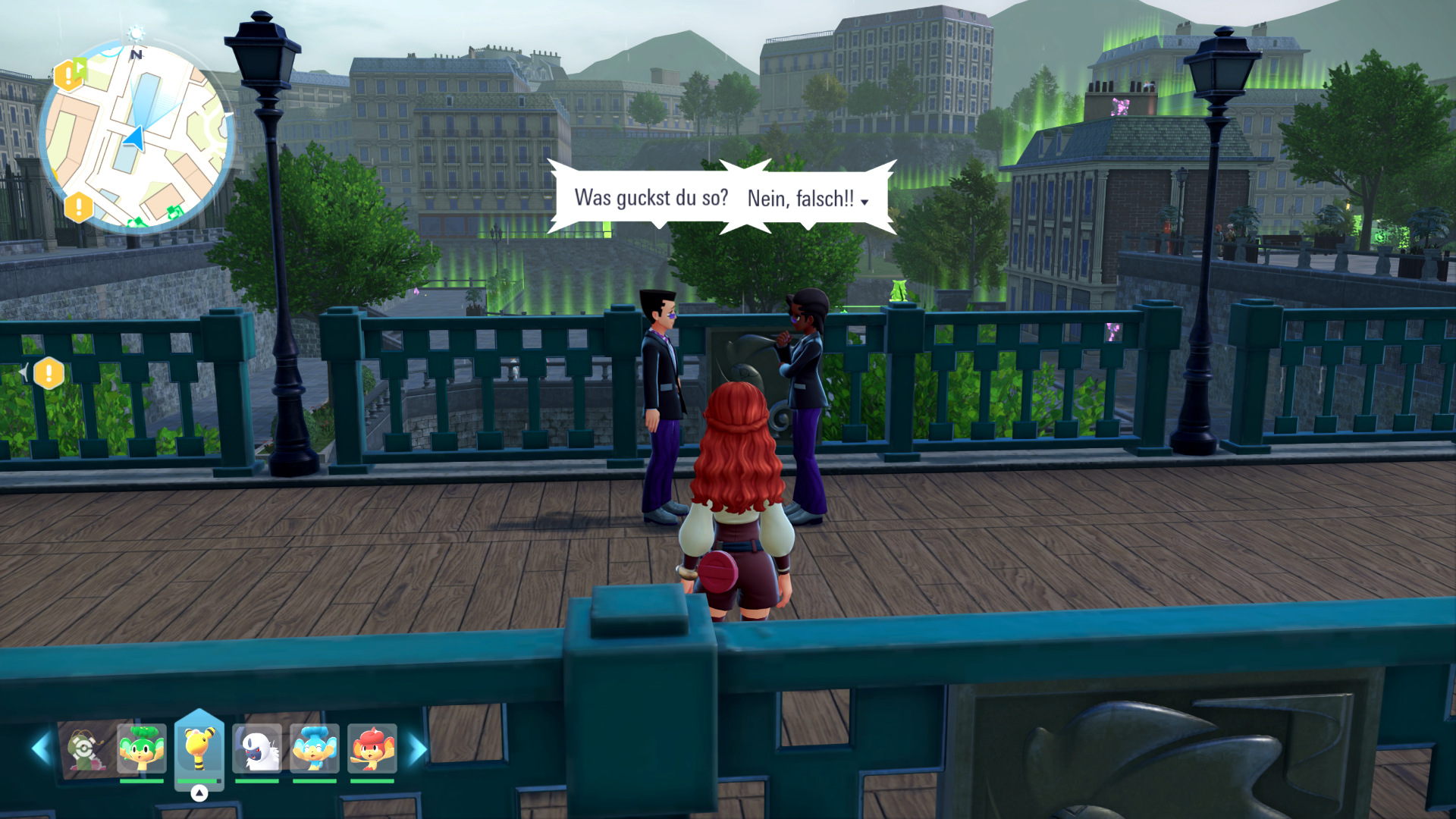Screen dimensions: 1456x819
Task: Advance the "Nein, falsch!!" speech bubble
Action: point(807,199)
